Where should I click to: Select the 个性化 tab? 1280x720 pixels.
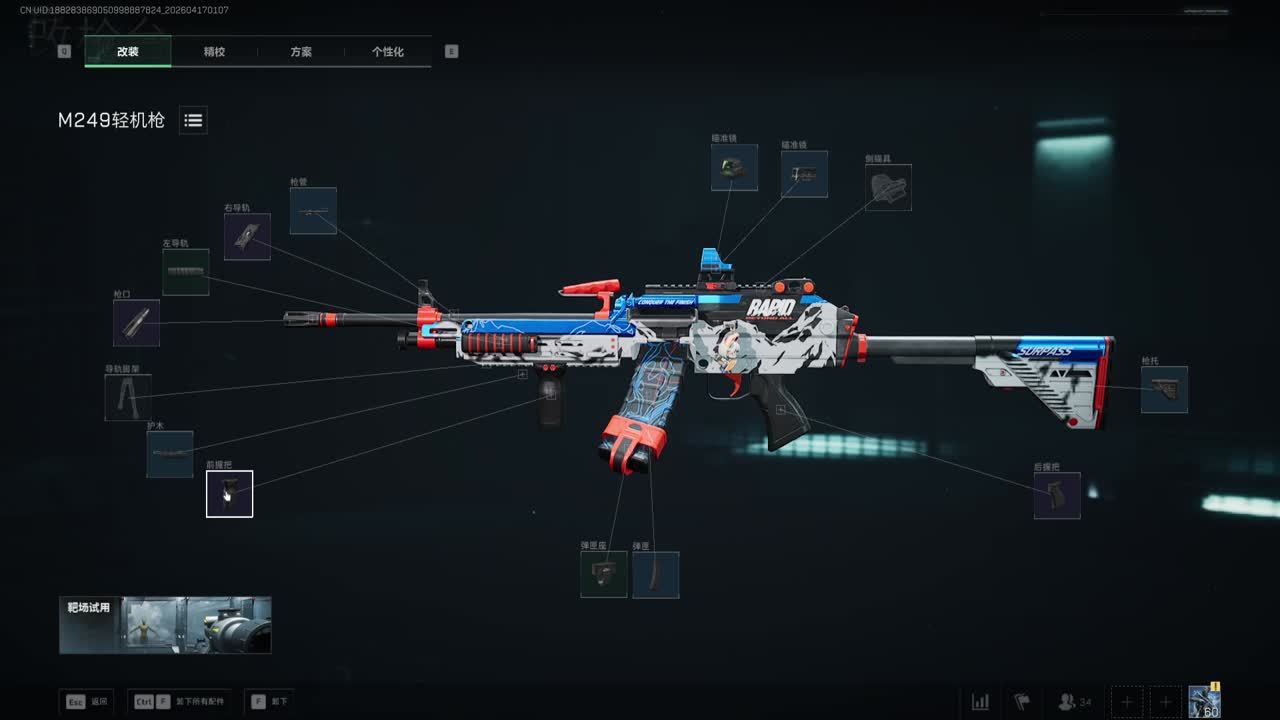[x=387, y=52]
